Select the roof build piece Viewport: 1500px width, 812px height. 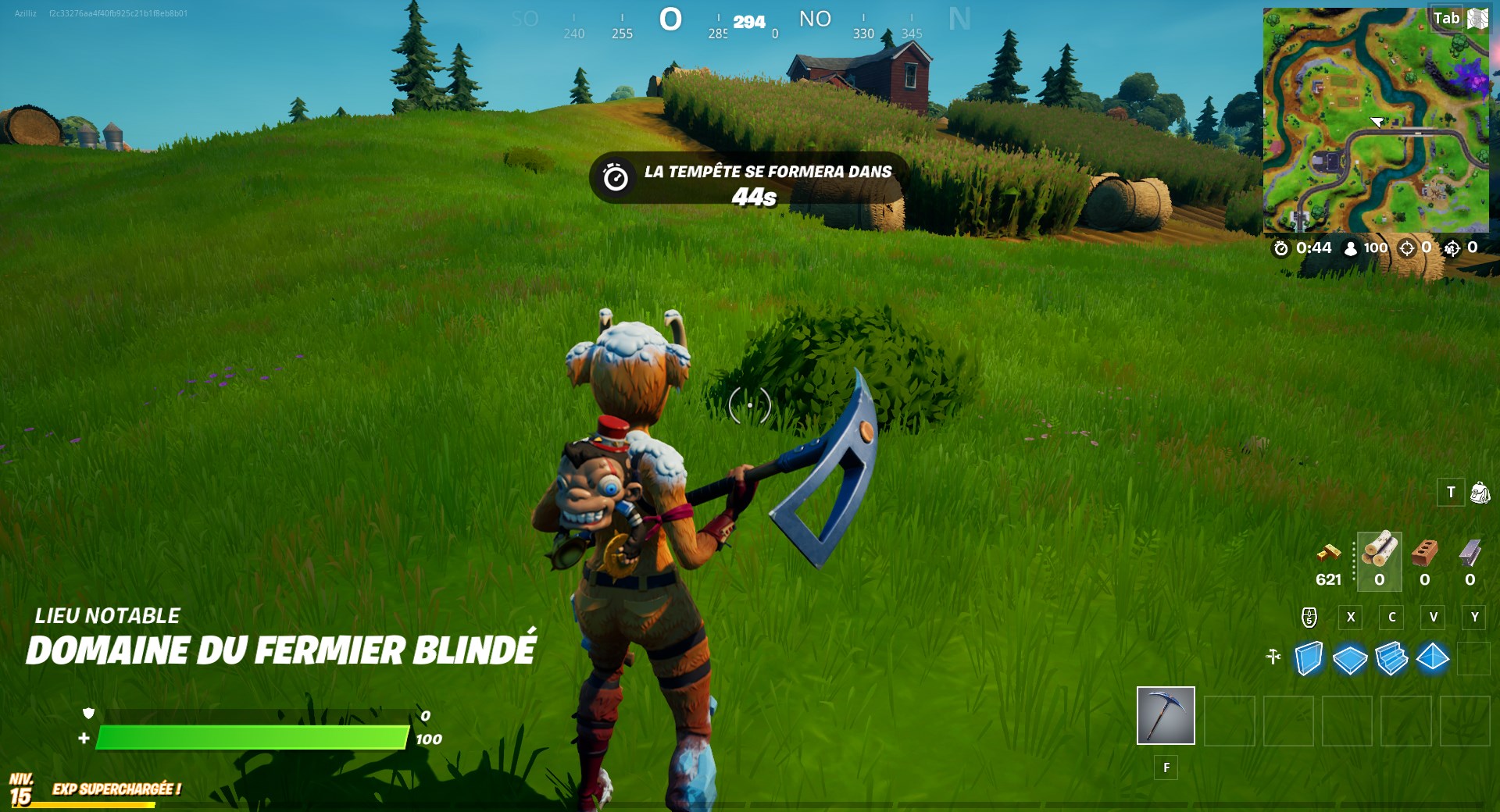coord(1432,660)
